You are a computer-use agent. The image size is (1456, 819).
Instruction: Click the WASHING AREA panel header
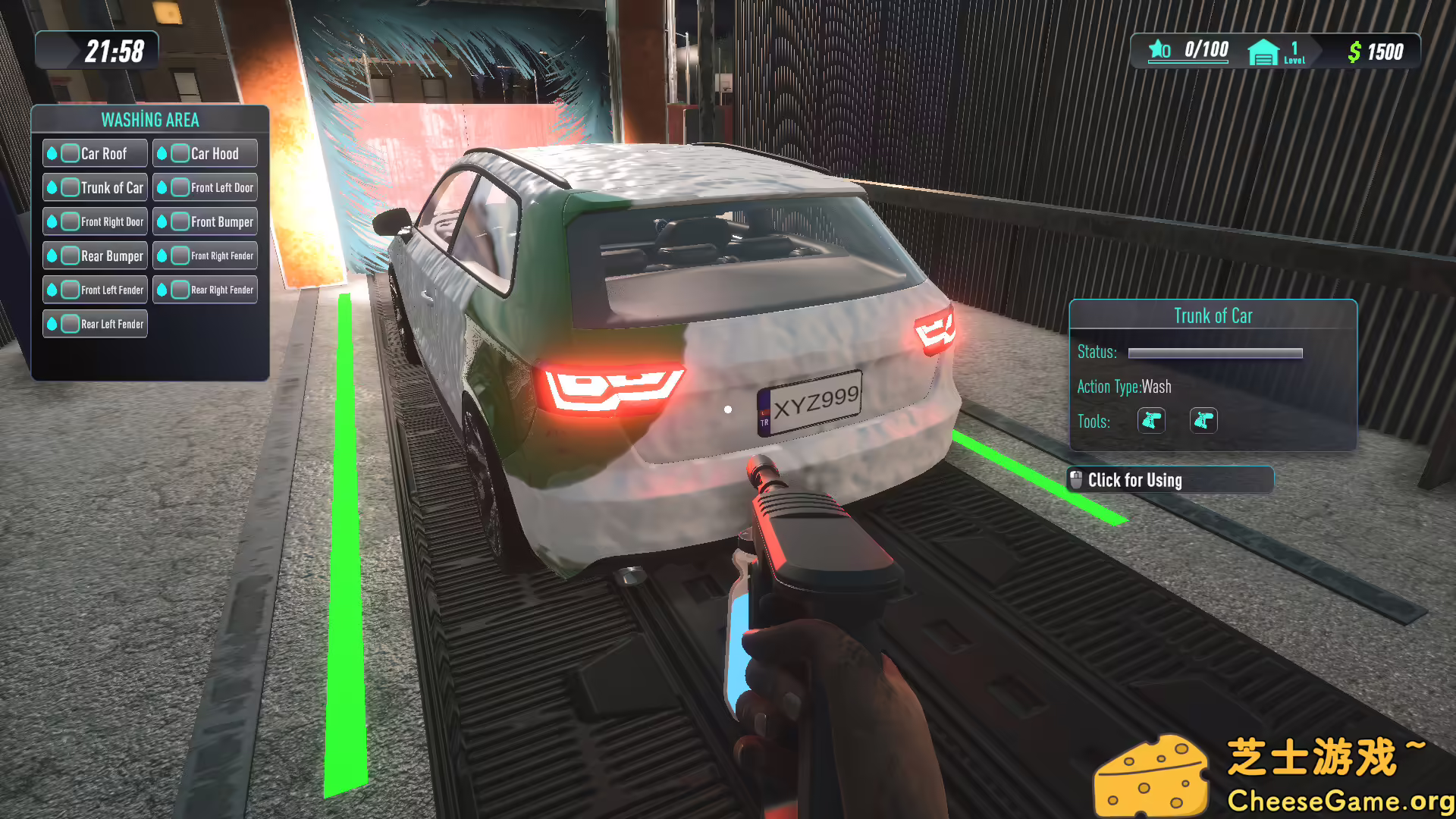(x=150, y=119)
